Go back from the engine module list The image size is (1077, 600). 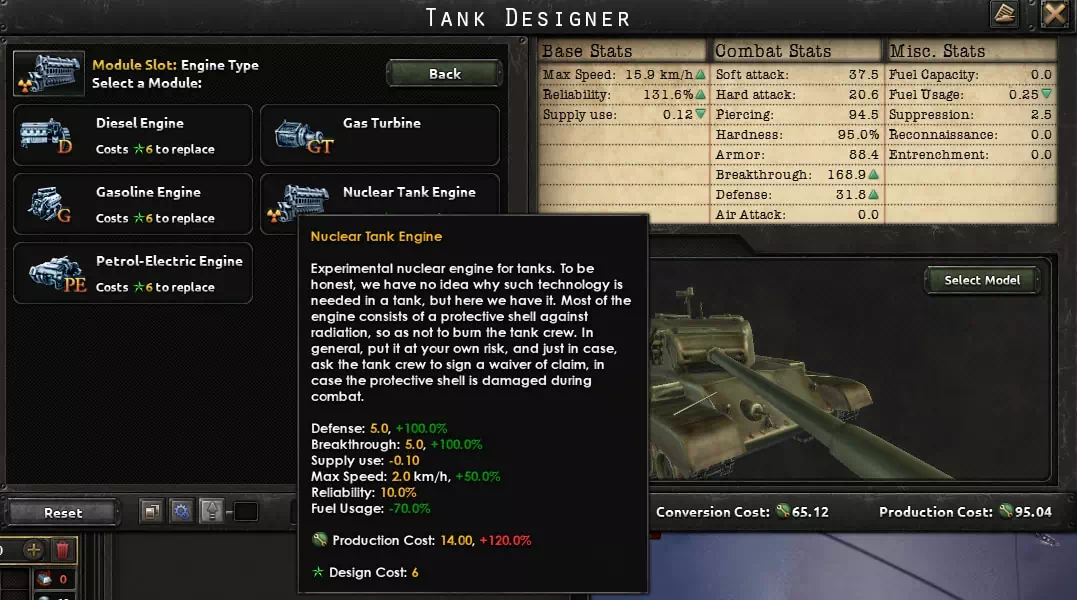(444, 73)
